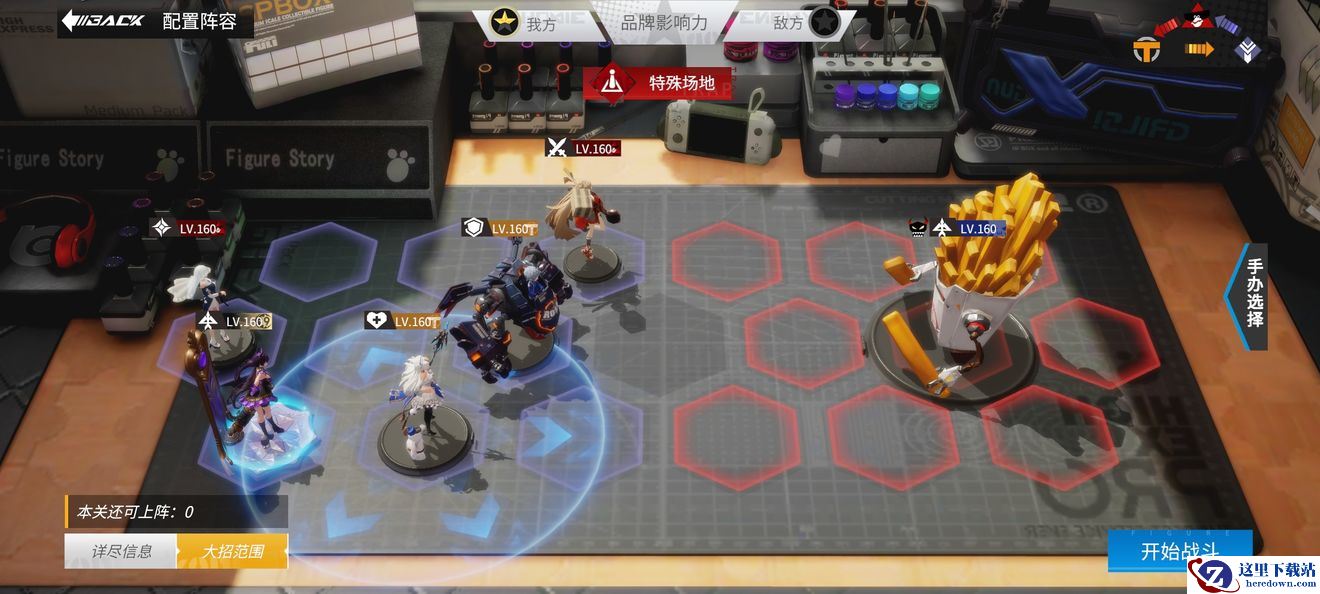View the 我方 ally side star badge
The image size is (1320, 594).
pos(505,22)
